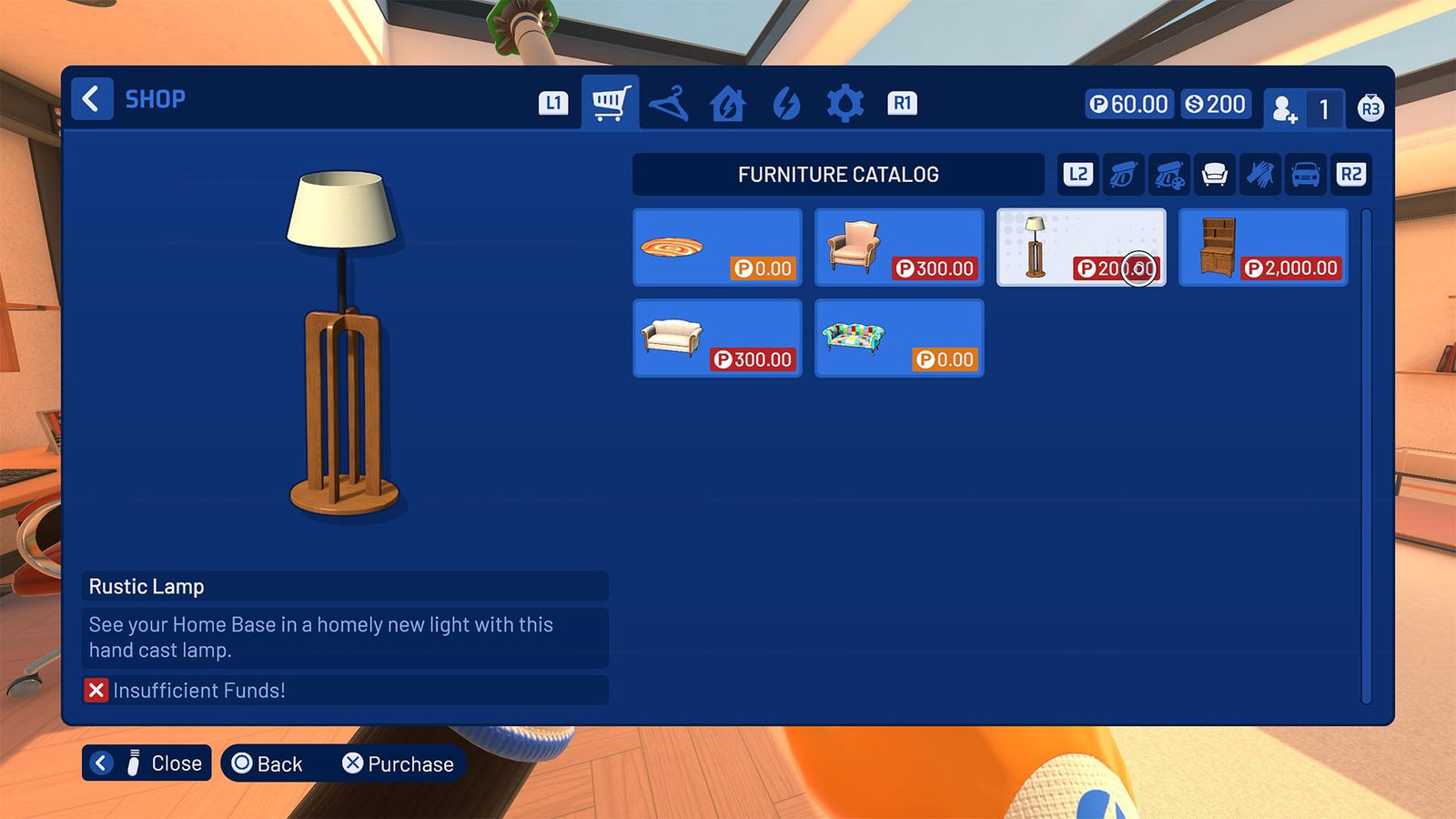
Task: Select the vehicle subcategory
Action: tap(1307, 174)
